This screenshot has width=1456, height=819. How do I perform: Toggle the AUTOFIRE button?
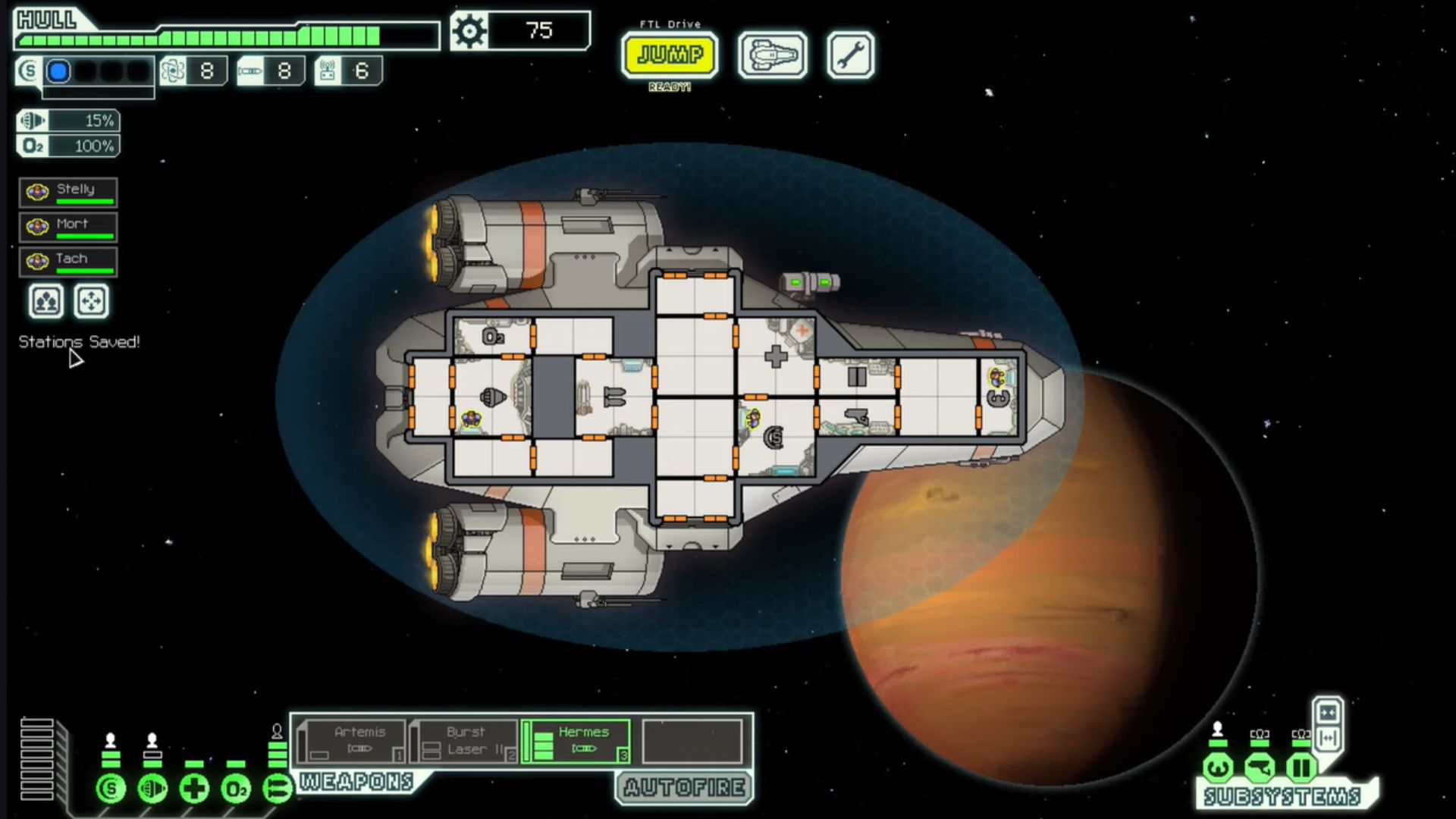684,788
